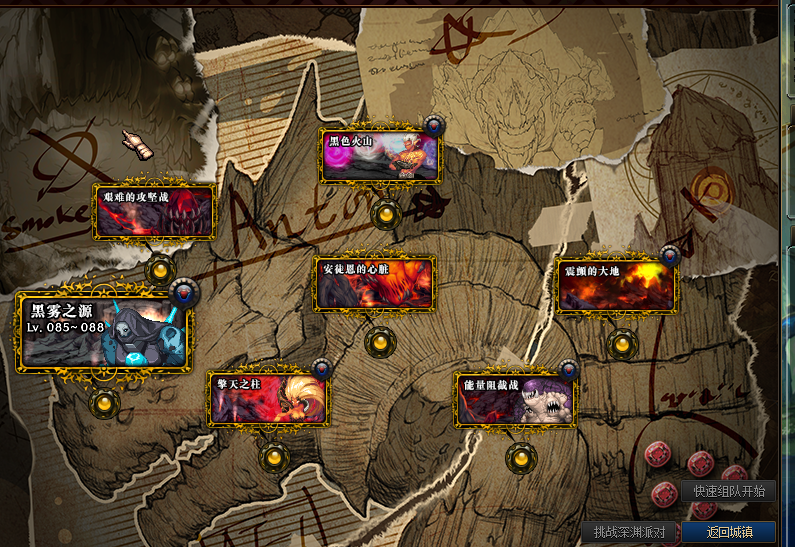
Task: Choose the 艰难的攻坚战 dungeon
Action: click(154, 212)
